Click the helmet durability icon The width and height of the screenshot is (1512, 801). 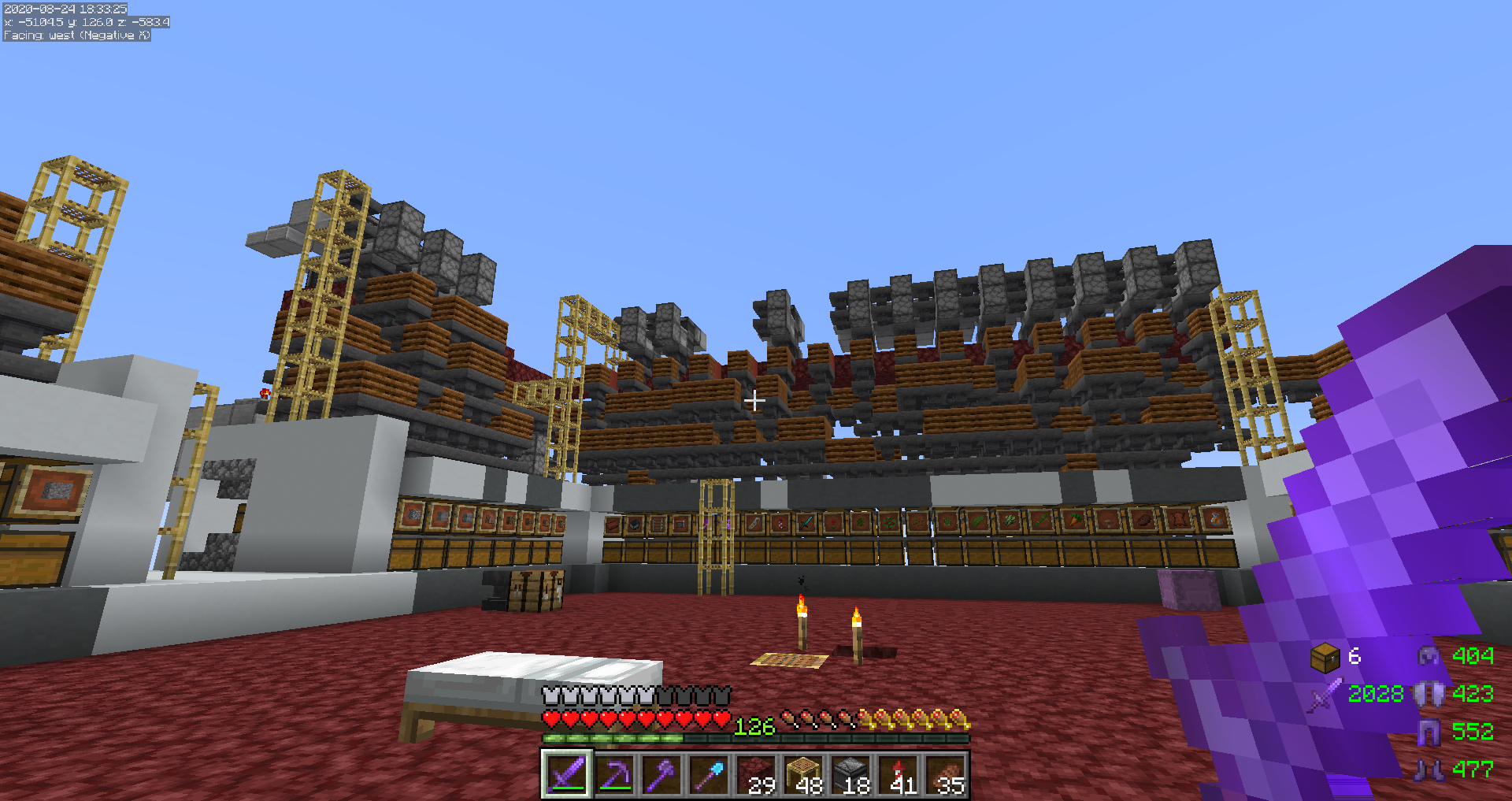pos(1429,656)
